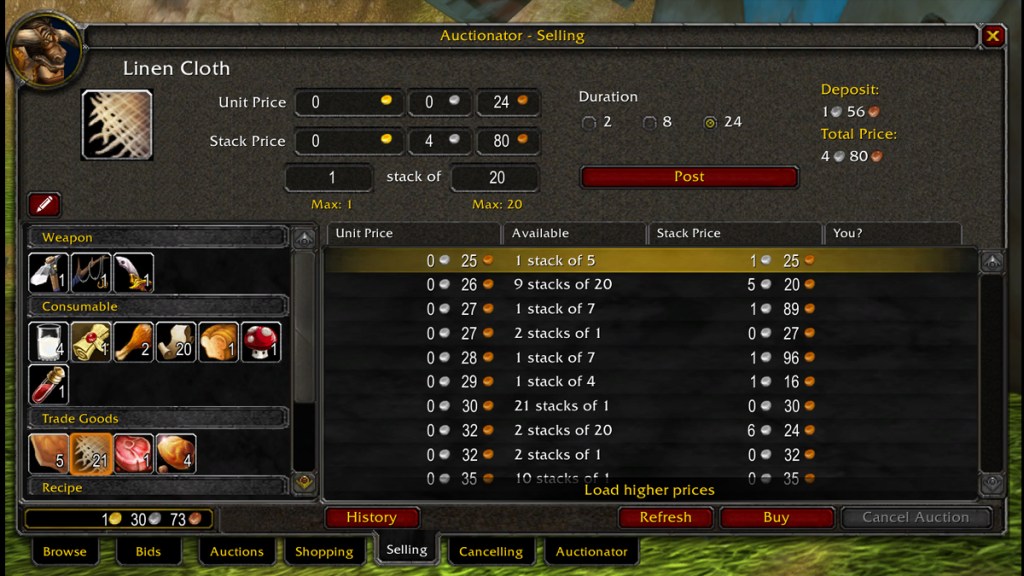Load higher prices in the list
Image resolution: width=1024 pixels, height=576 pixels.
649,490
